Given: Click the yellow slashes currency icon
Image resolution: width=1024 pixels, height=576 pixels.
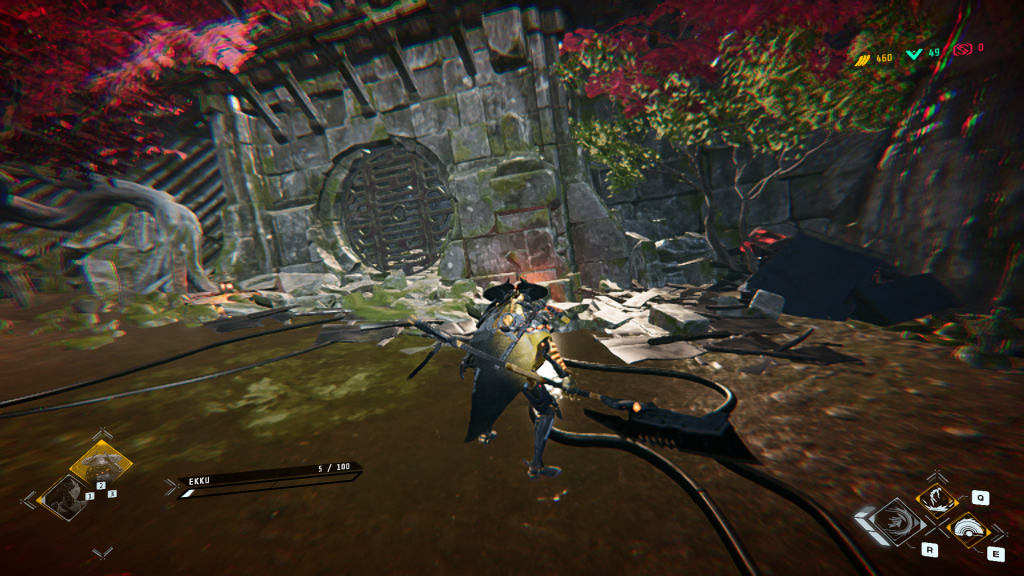Looking at the screenshot, I should [x=862, y=59].
